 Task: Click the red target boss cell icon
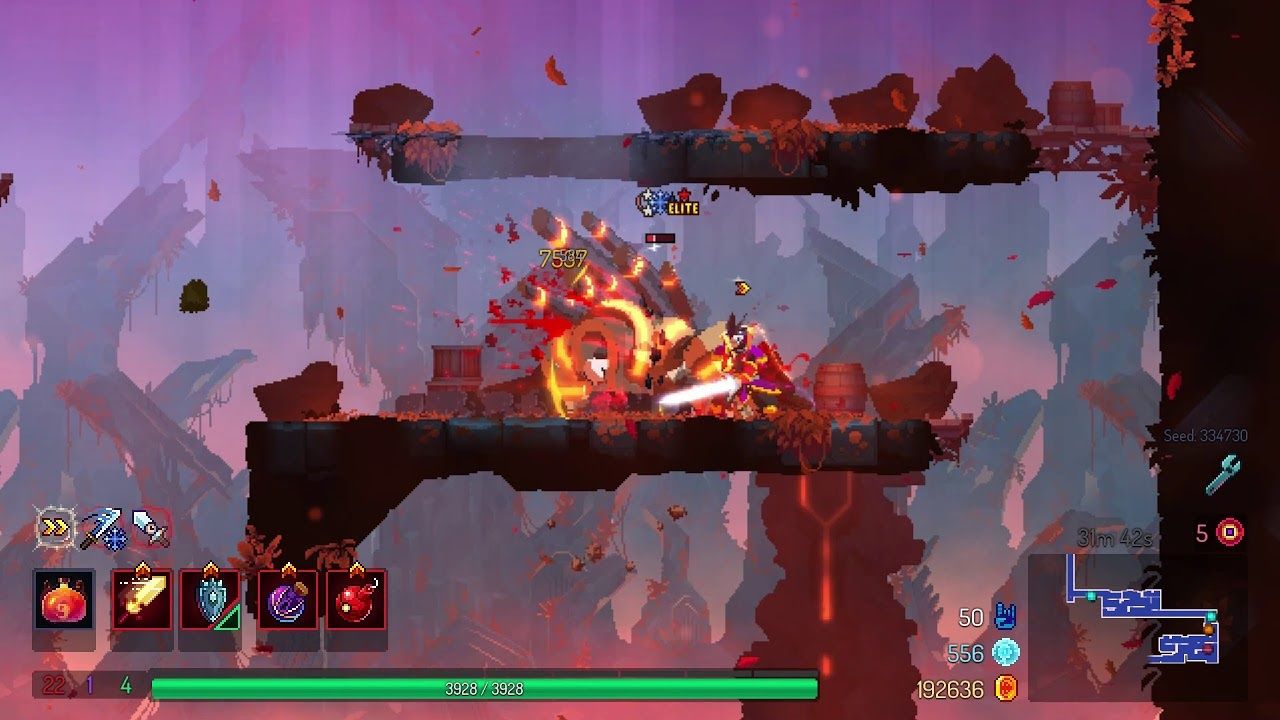tap(1229, 532)
